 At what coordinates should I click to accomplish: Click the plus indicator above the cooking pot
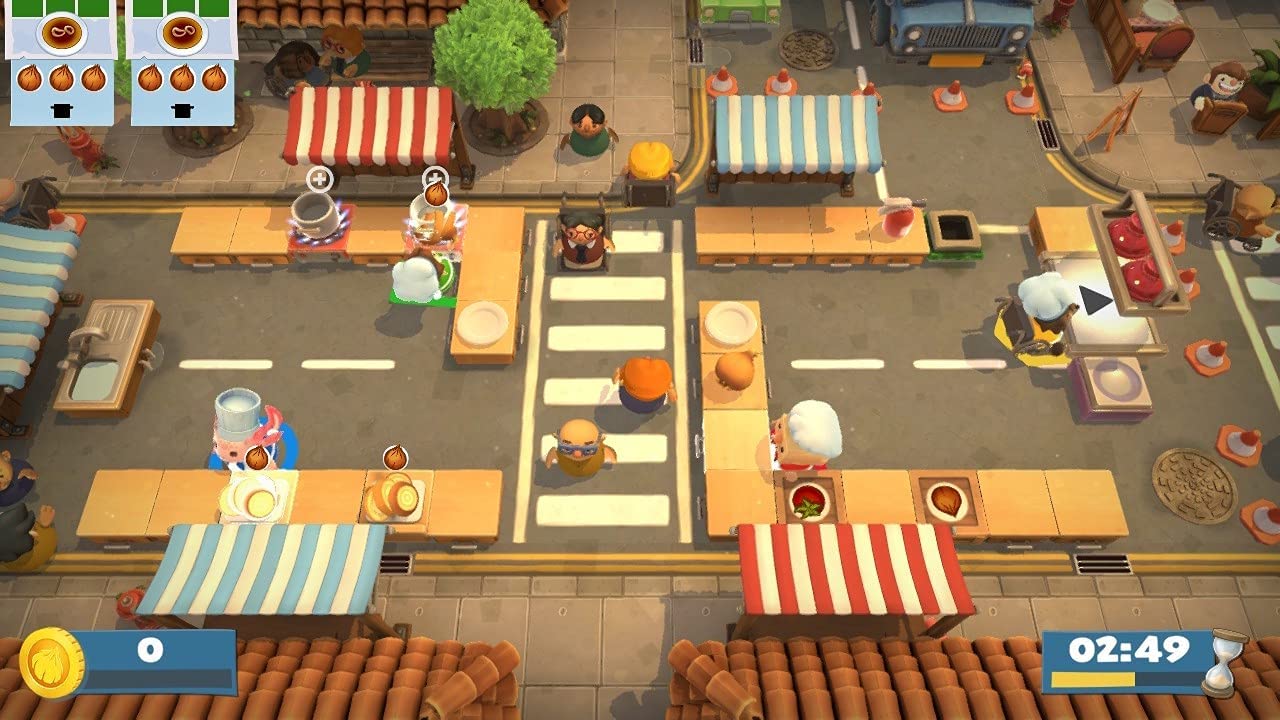pos(319,177)
